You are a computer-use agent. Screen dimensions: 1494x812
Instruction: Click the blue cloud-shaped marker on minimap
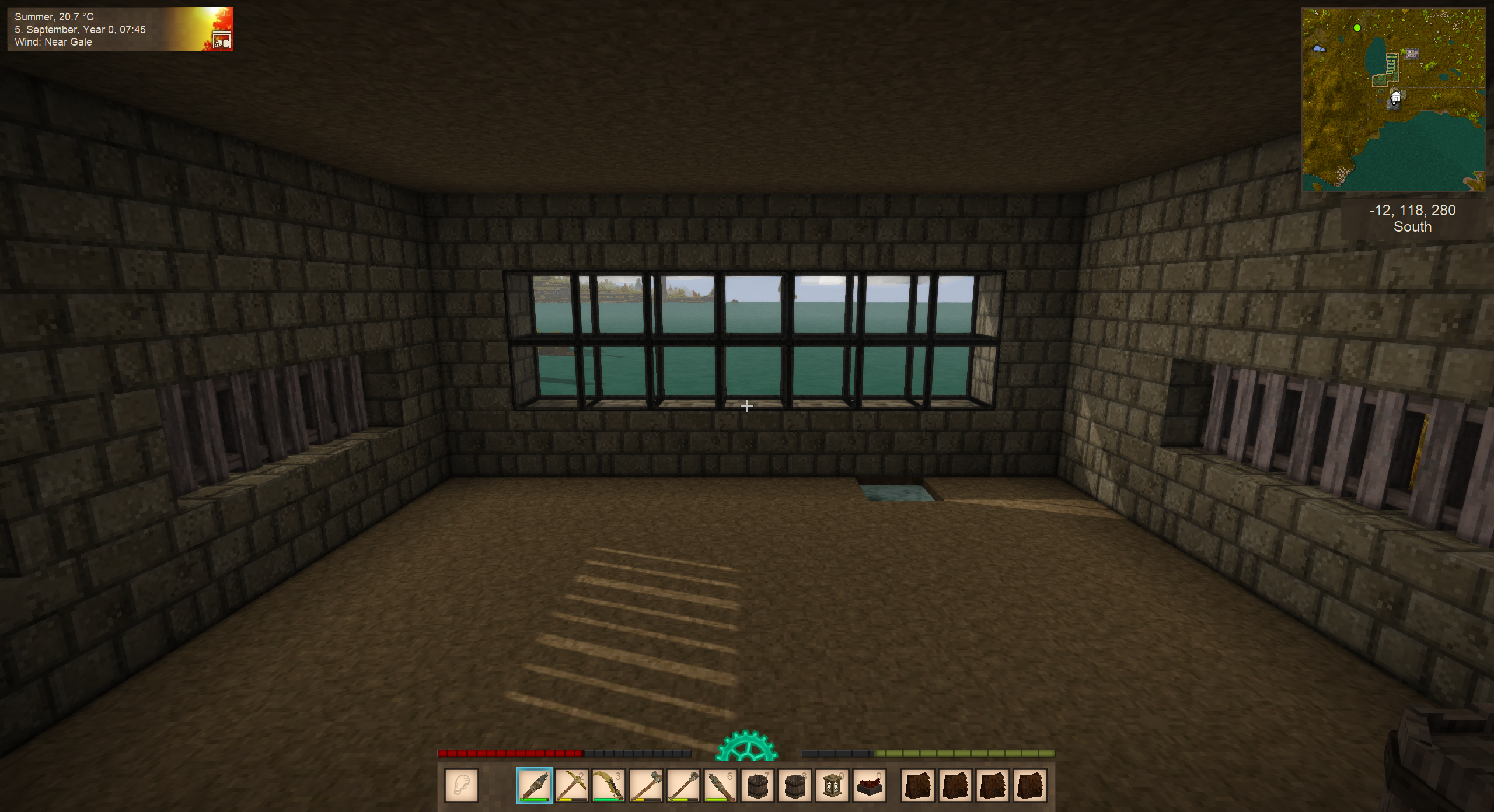point(1318,49)
